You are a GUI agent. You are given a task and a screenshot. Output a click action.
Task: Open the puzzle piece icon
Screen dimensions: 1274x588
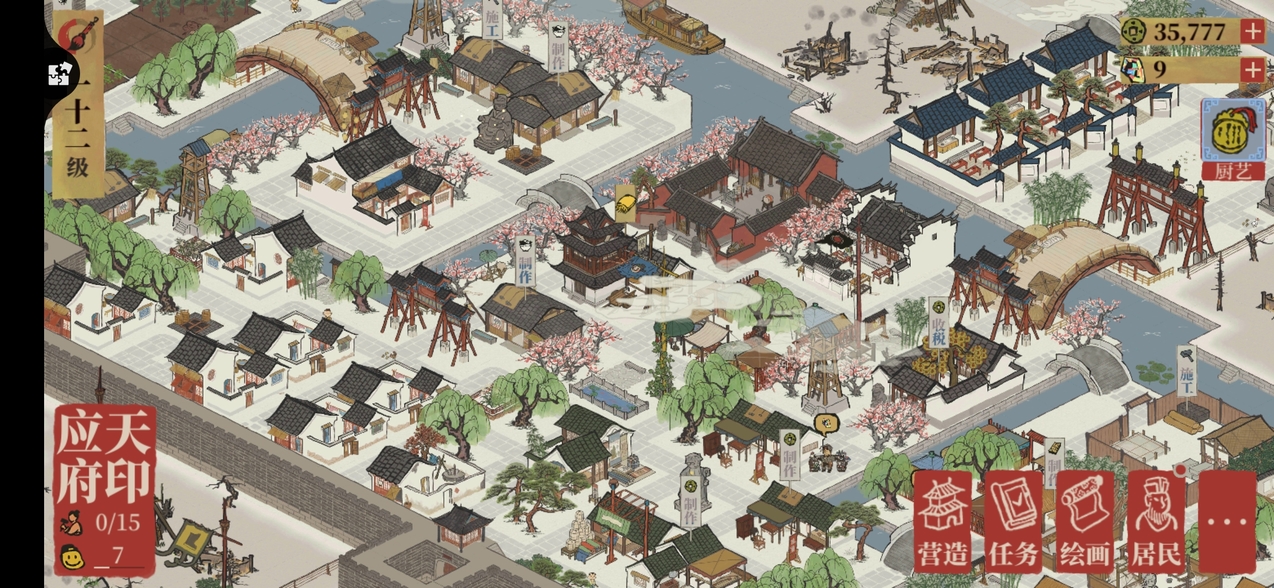[x=56, y=72]
